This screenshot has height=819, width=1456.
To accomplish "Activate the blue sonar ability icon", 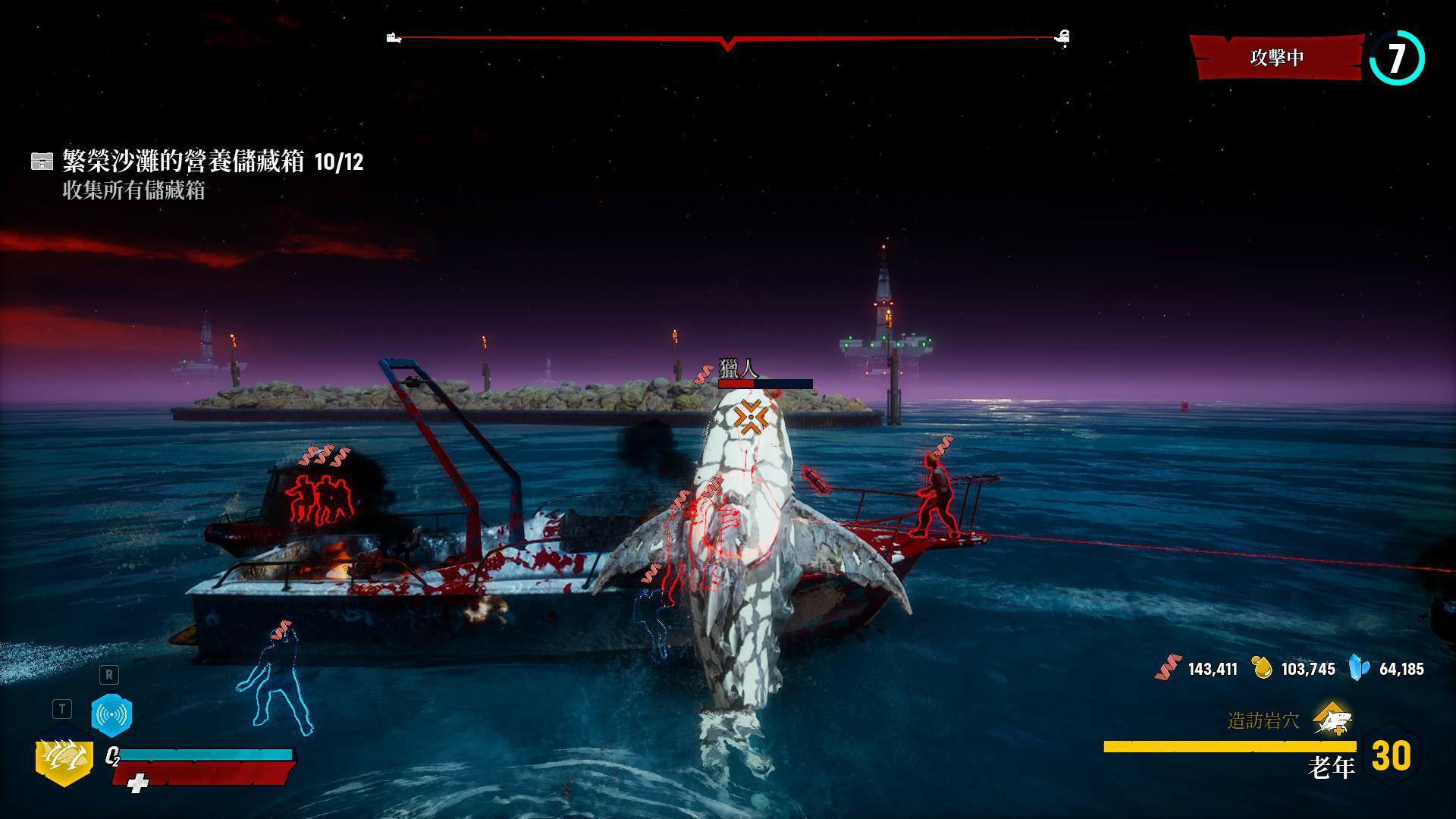I will pos(111,714).
